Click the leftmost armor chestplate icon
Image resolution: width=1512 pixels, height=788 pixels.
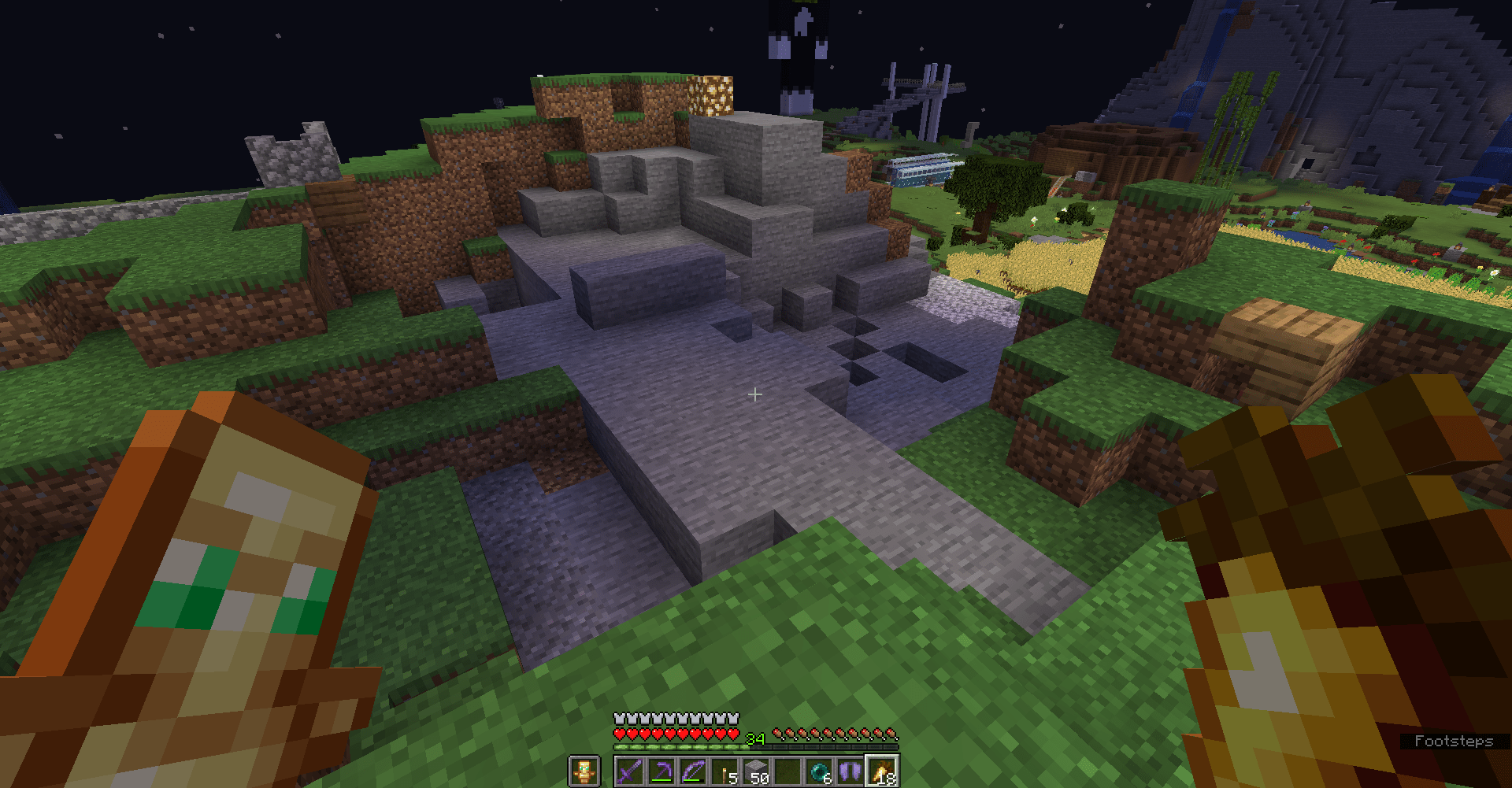[618, 719]
